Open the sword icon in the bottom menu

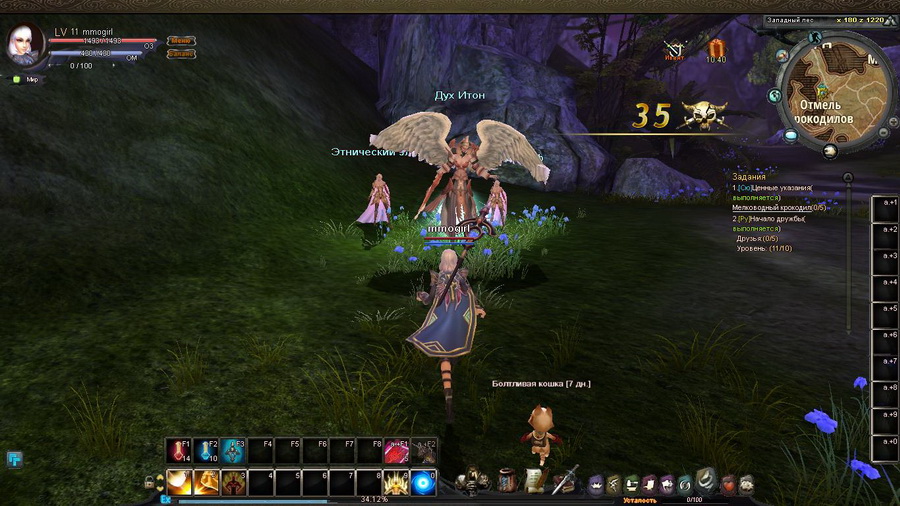pyautogui.click(x=566, y=478)
